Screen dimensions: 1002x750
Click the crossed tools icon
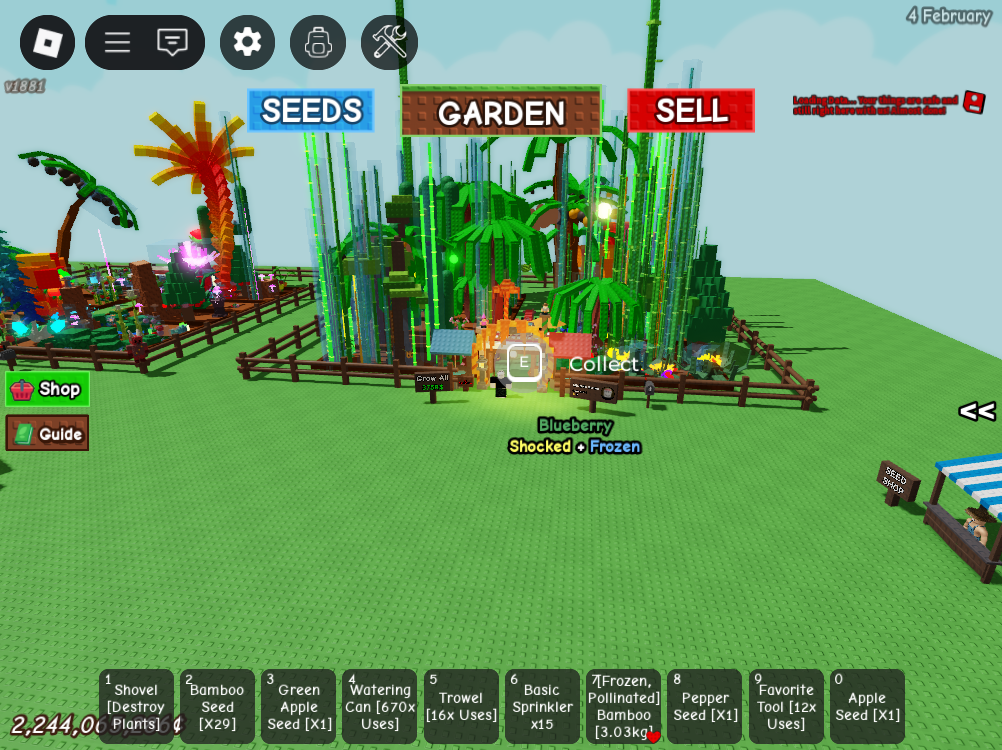point(389,42)
